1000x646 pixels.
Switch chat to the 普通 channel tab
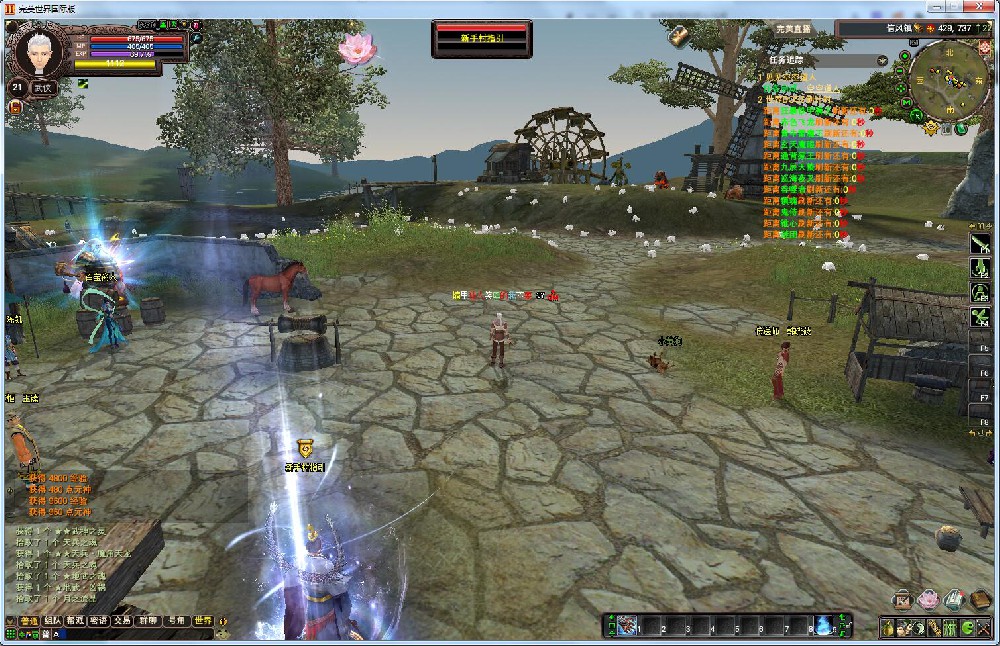[29, 621]
